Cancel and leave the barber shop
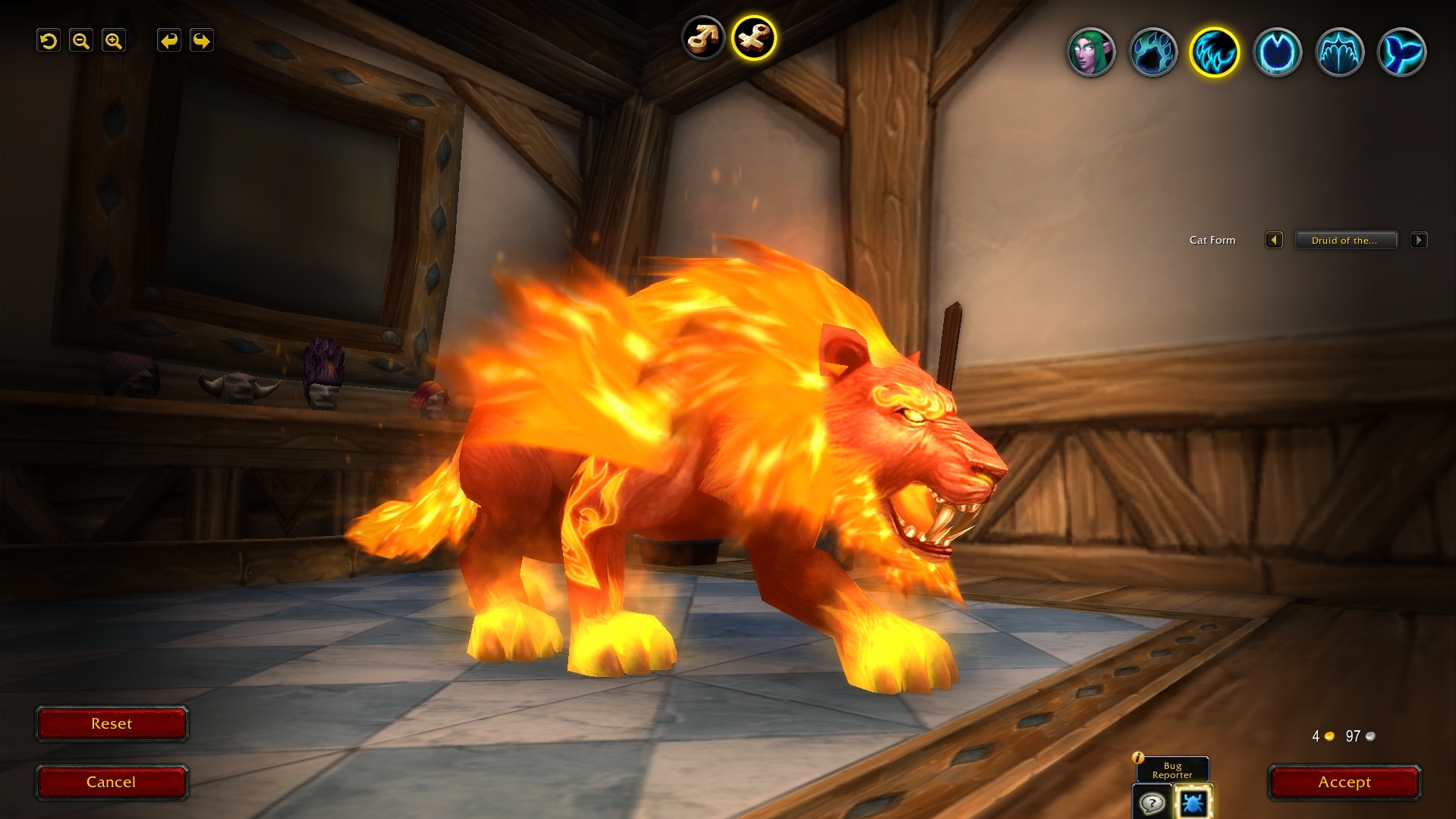This screenshot has height=819, width=1456. (x=112, y=782)
